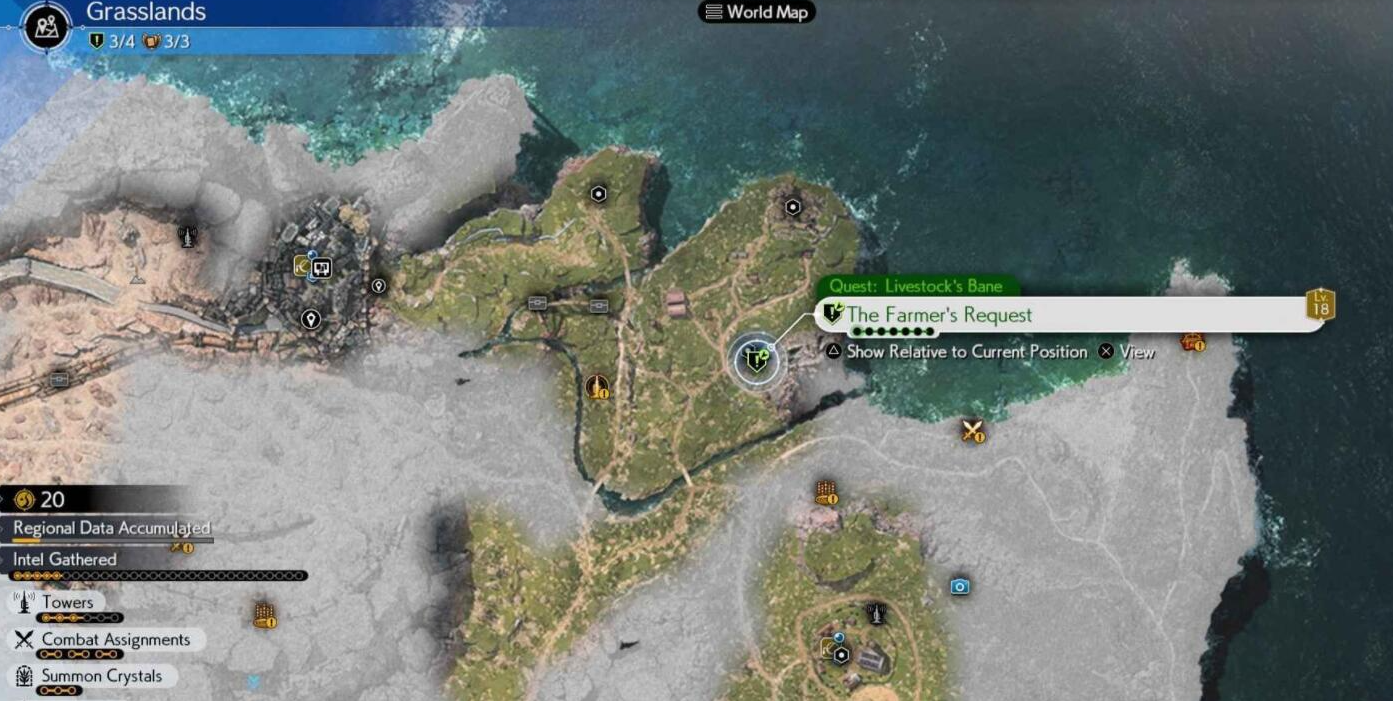The image size is (1393, 701).
Task: Click the Intel Gathered progress row
Action: (x=65, y=560)
